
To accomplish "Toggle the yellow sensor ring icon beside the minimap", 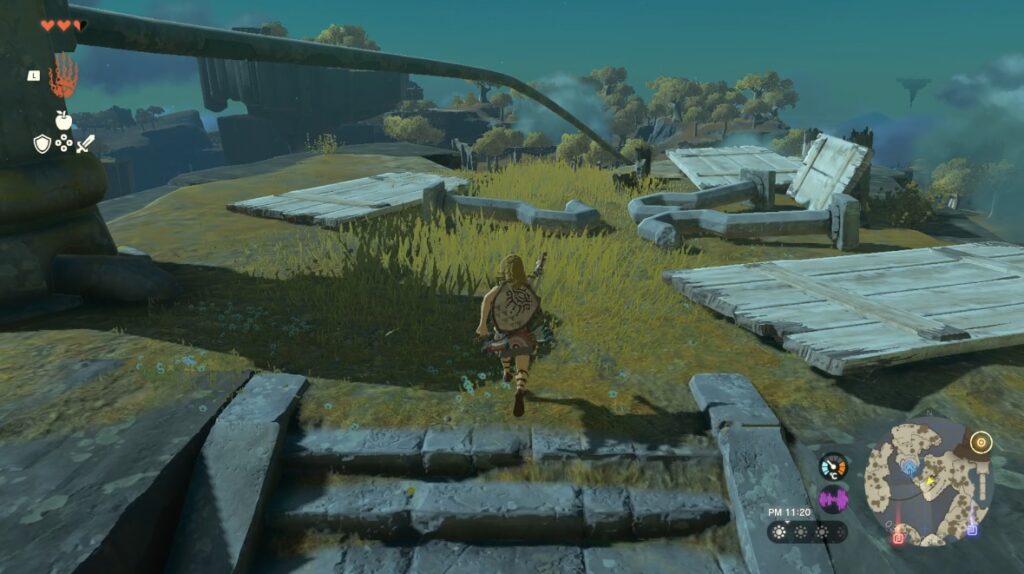I will point(981,441).
